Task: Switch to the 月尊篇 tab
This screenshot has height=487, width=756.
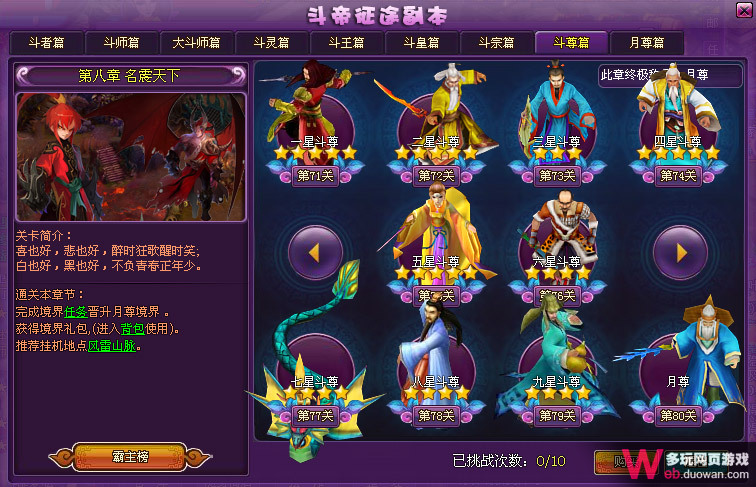Action: (x=646, y=43)
